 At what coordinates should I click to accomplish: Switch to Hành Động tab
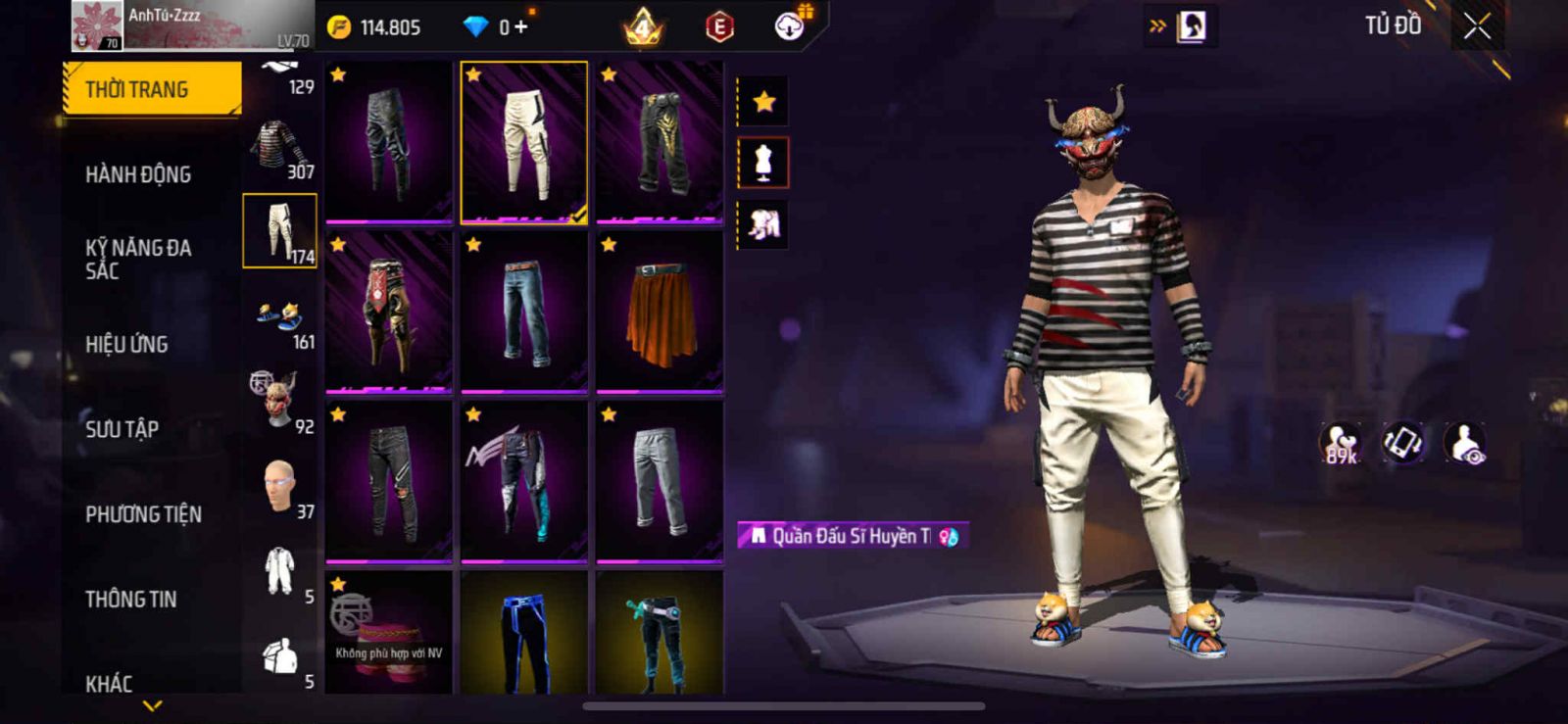pos(138,174)
